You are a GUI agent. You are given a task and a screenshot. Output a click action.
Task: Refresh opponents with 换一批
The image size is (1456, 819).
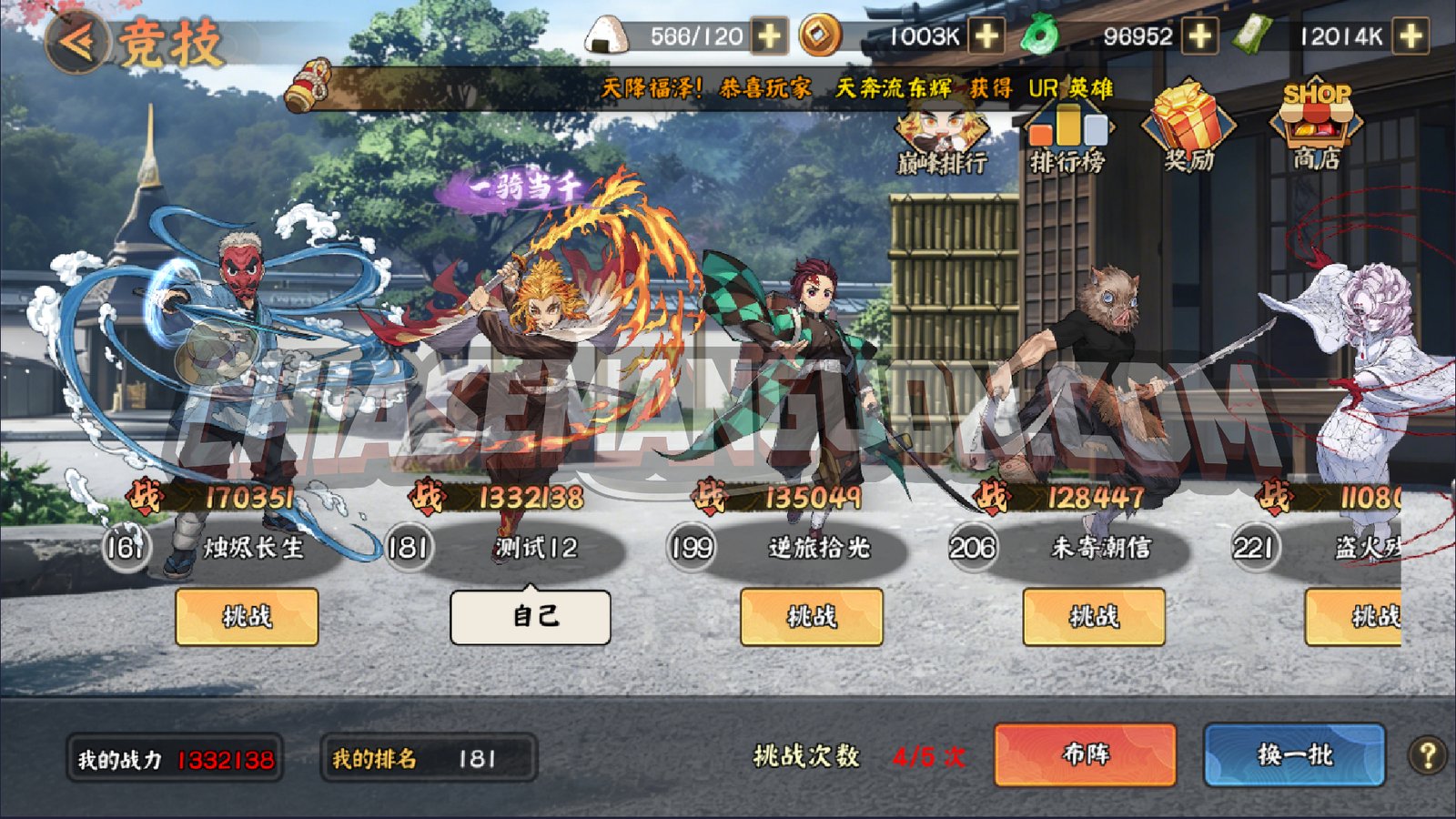tap(1294, 754)
